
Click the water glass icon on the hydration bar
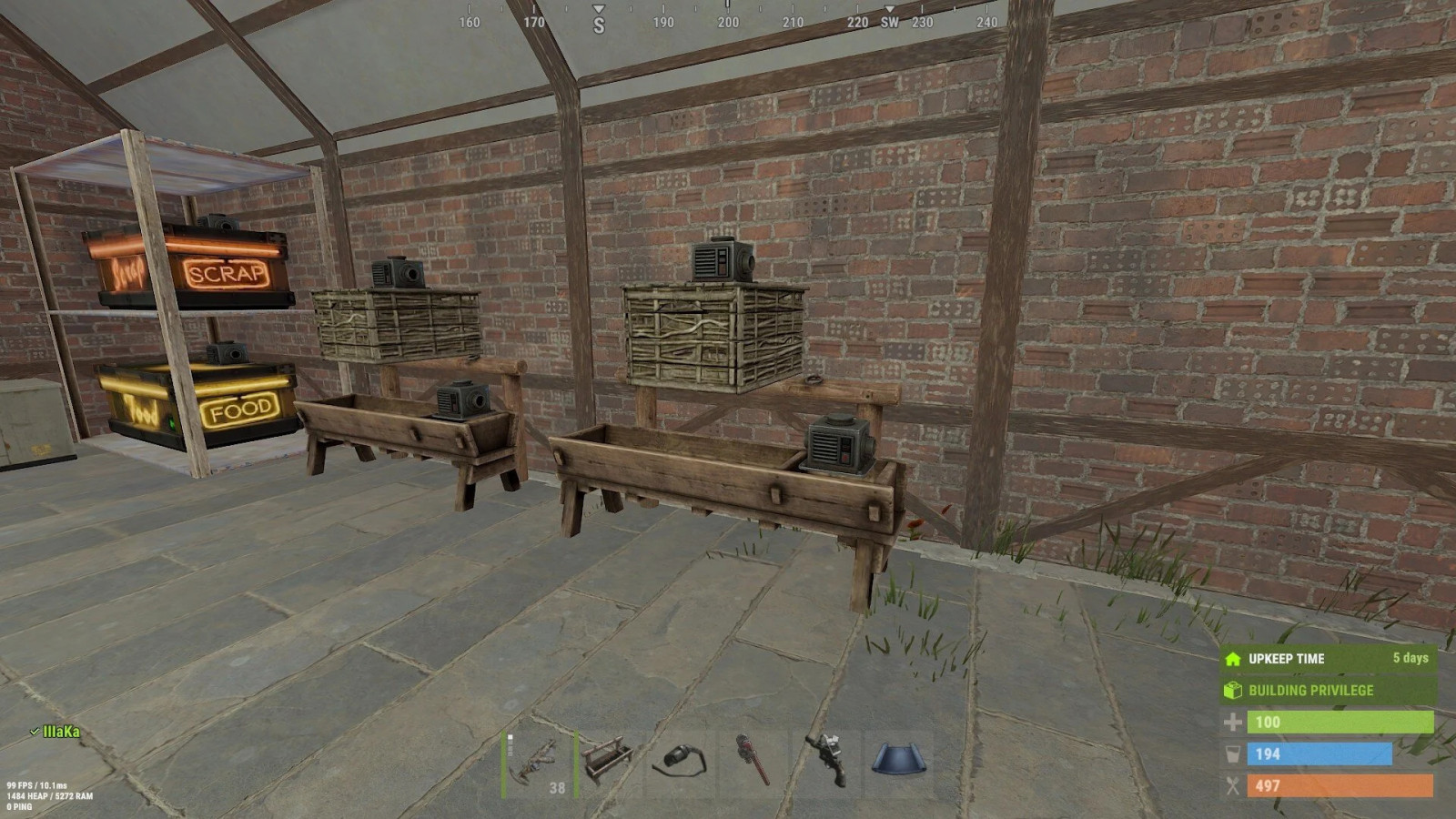pos(1233,754)
